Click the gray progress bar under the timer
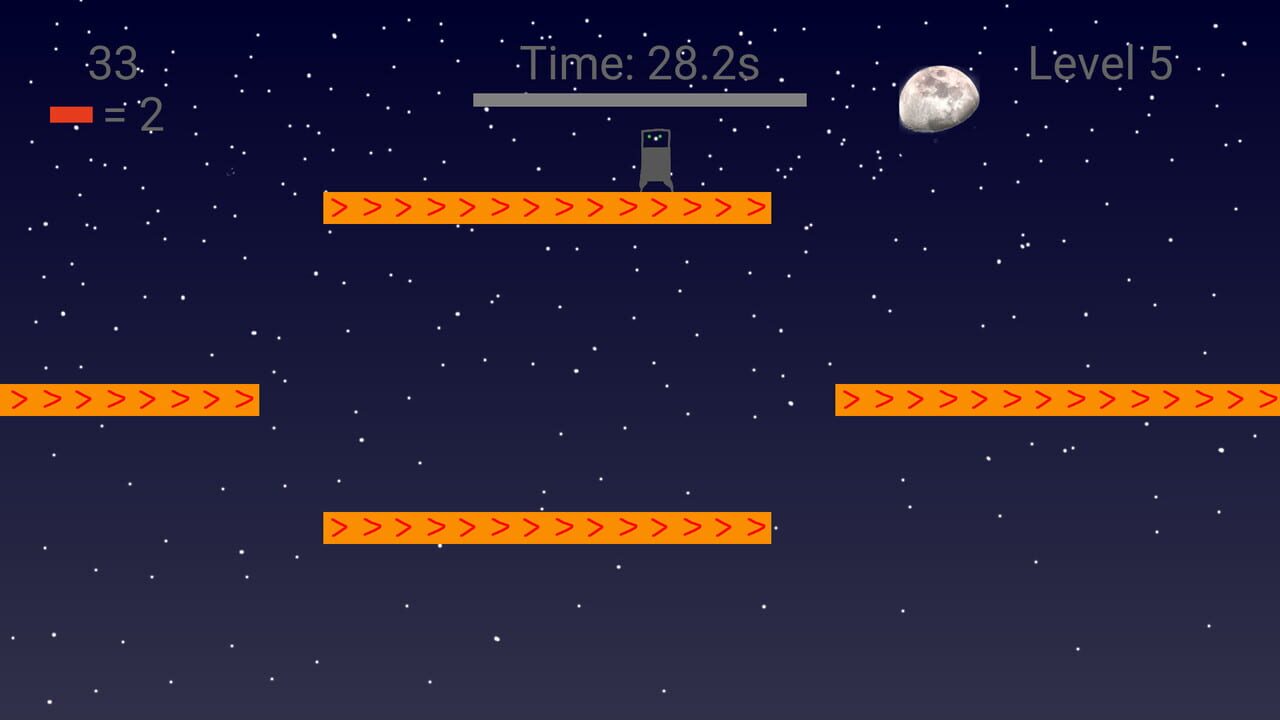The image size is (1280, 720). point(640,99)
